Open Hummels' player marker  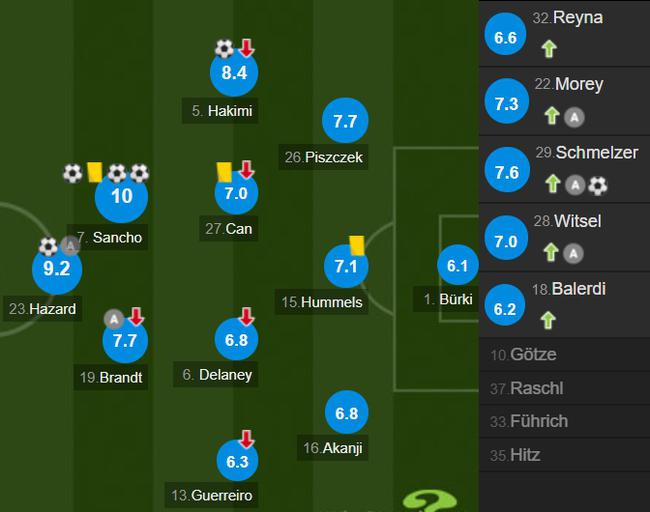(x=345, y=266)
